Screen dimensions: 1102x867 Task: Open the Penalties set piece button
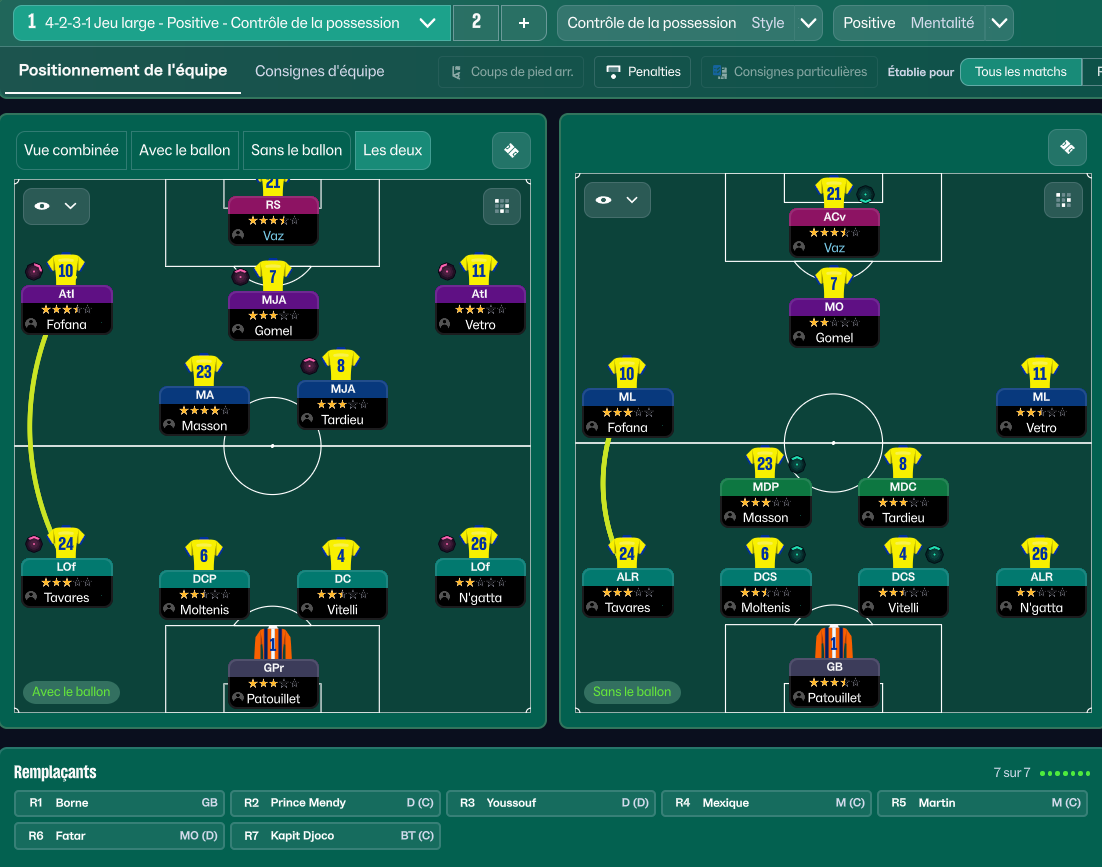point(643,72)
